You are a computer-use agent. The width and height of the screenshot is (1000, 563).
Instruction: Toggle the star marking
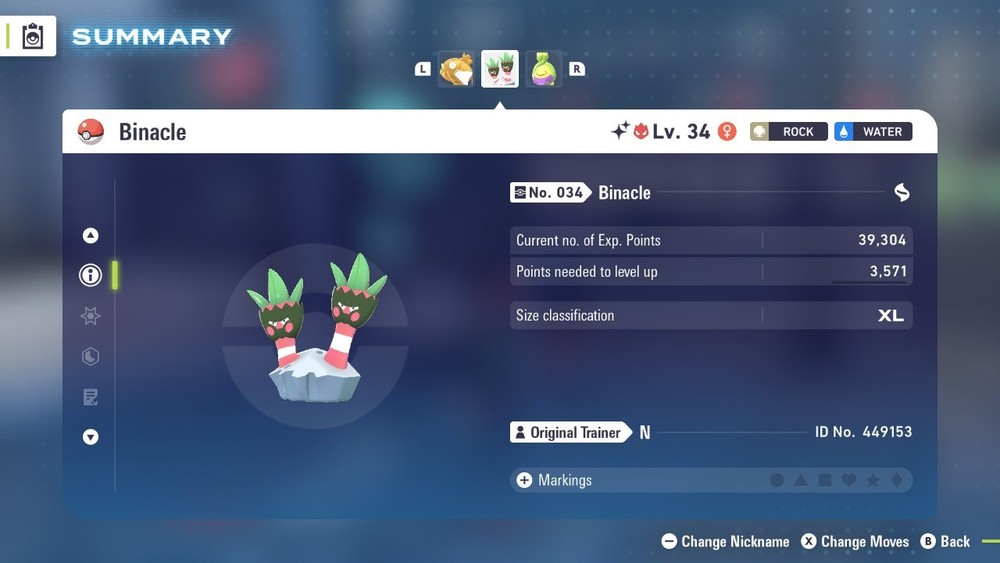[873, 481]
